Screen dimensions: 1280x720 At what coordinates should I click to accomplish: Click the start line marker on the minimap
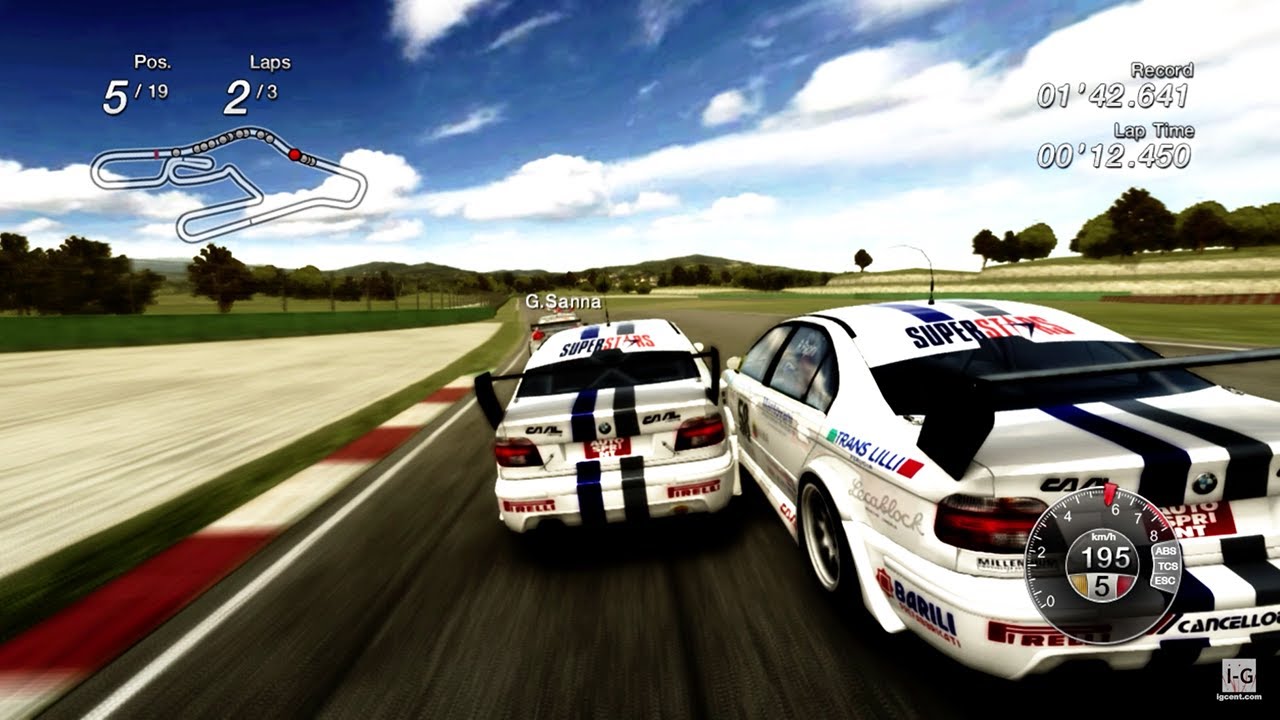[156, 154]
